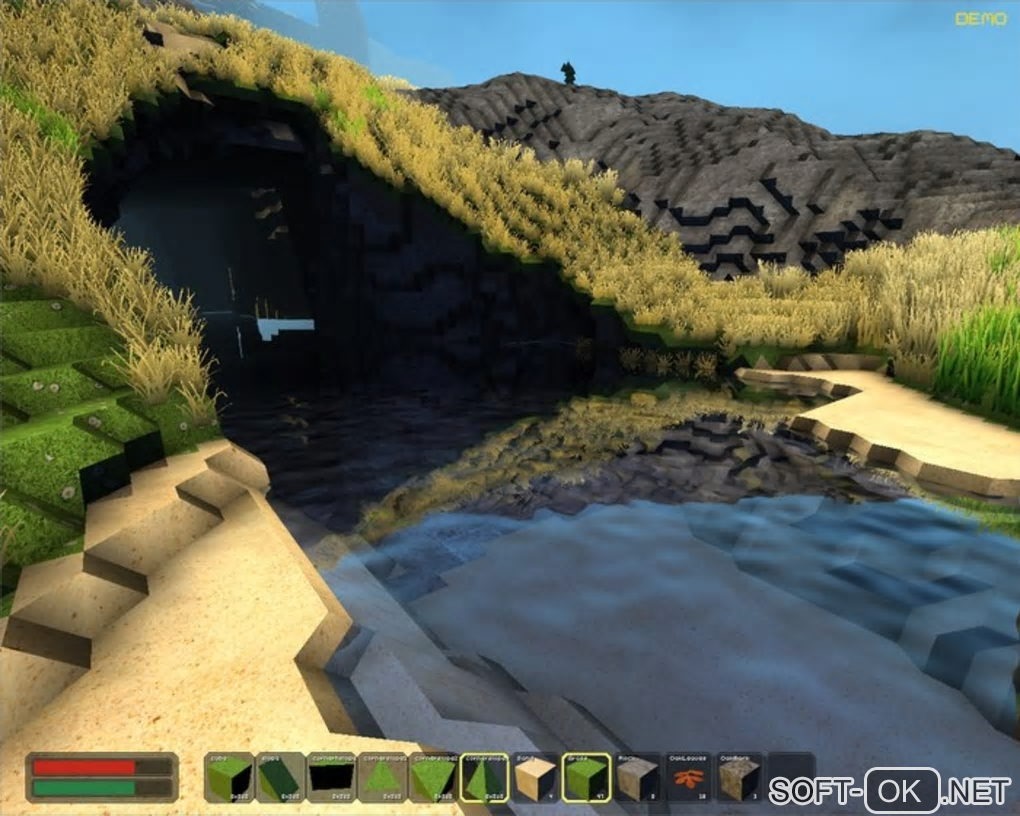Pick the black corner slope slot

point(331,777)
